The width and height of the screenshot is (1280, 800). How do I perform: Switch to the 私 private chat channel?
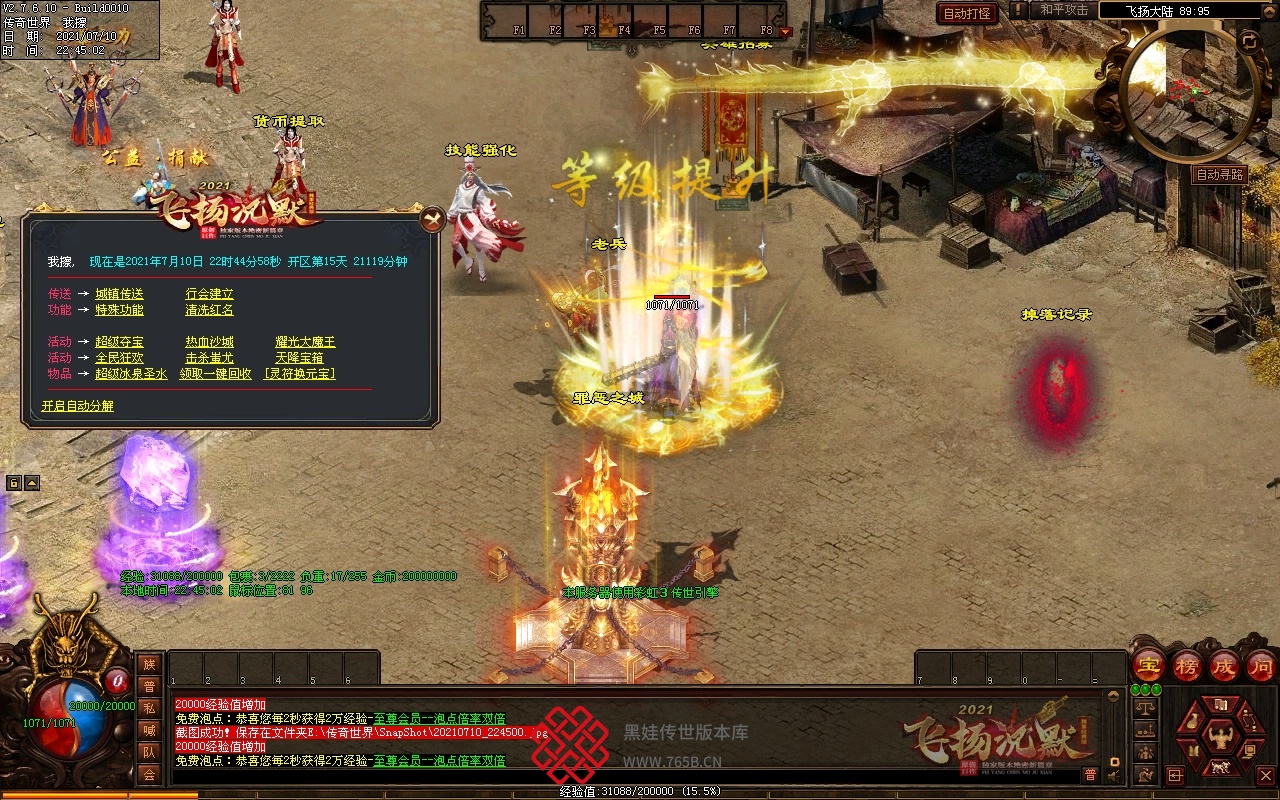coord(149,708)
